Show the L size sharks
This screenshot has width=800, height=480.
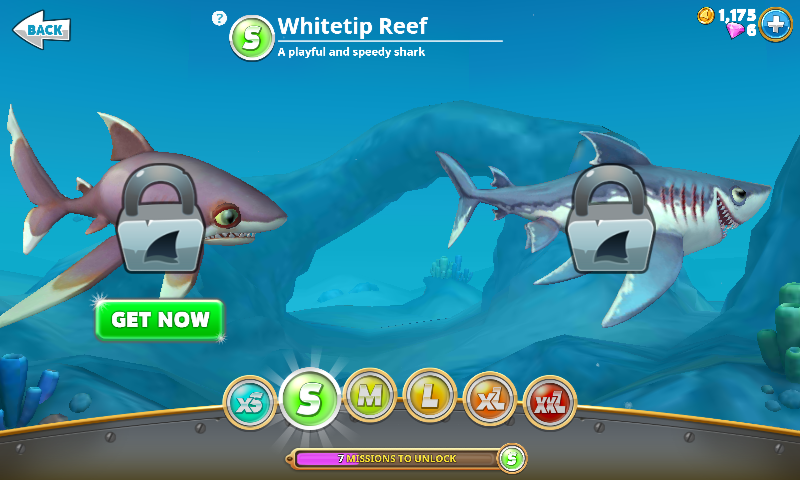point(430,396)
